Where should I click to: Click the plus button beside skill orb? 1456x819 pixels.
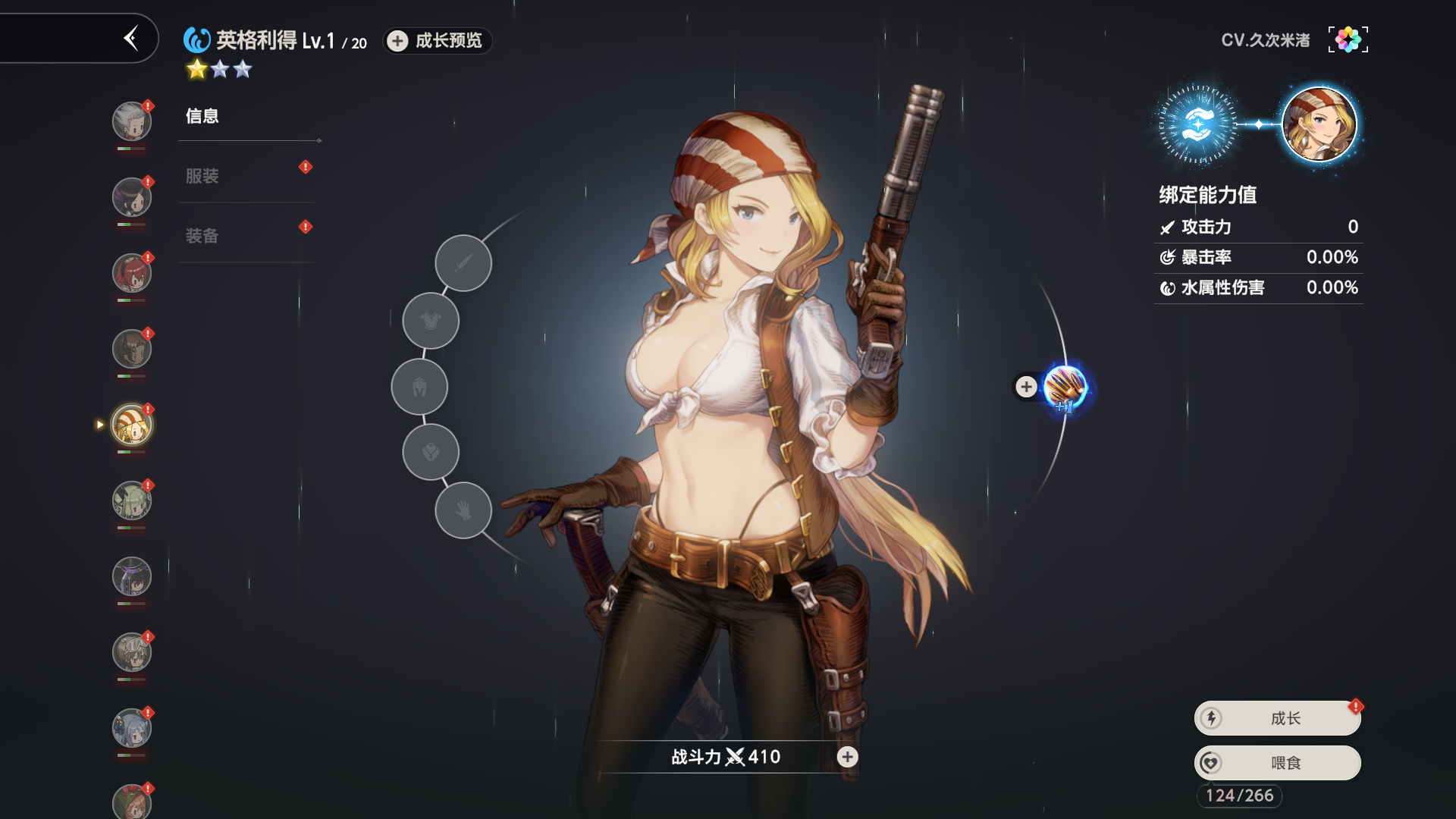[1026, 387]
